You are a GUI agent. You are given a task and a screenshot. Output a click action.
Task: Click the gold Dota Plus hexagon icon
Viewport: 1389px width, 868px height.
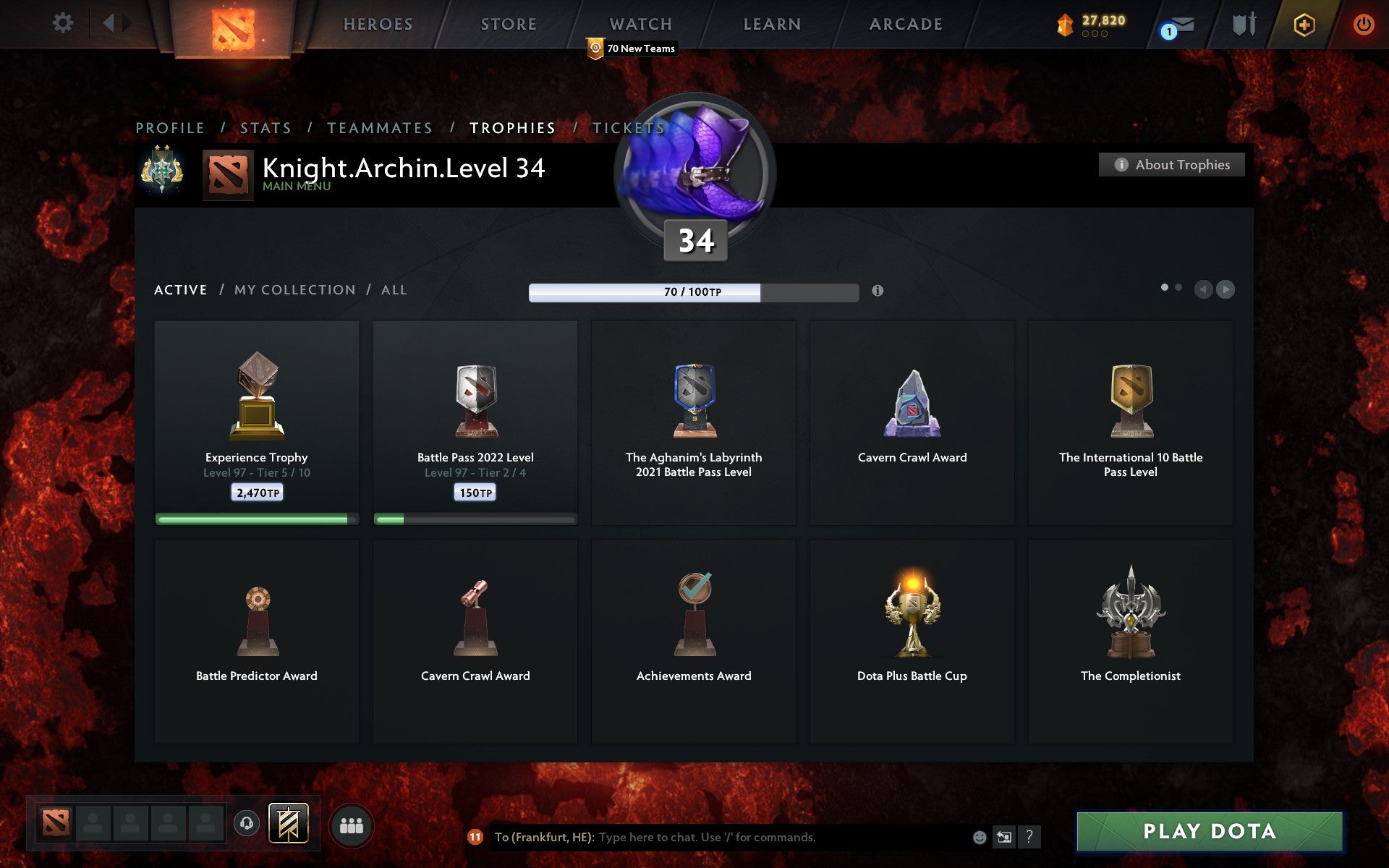(1302, 23)
